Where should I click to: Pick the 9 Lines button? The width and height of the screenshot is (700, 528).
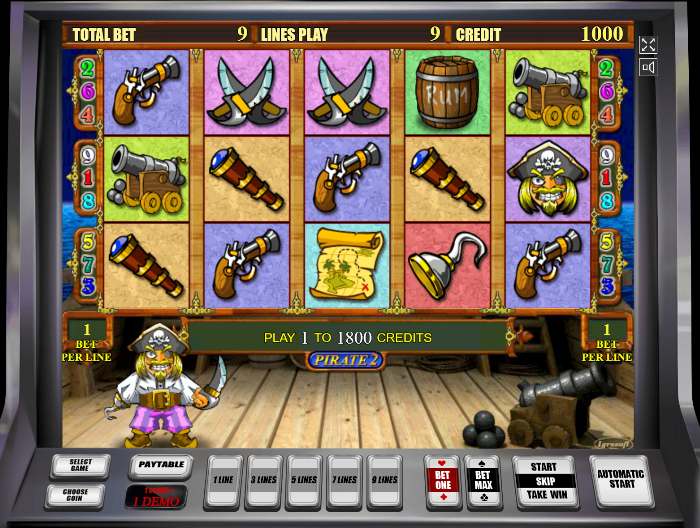(384, 482)
